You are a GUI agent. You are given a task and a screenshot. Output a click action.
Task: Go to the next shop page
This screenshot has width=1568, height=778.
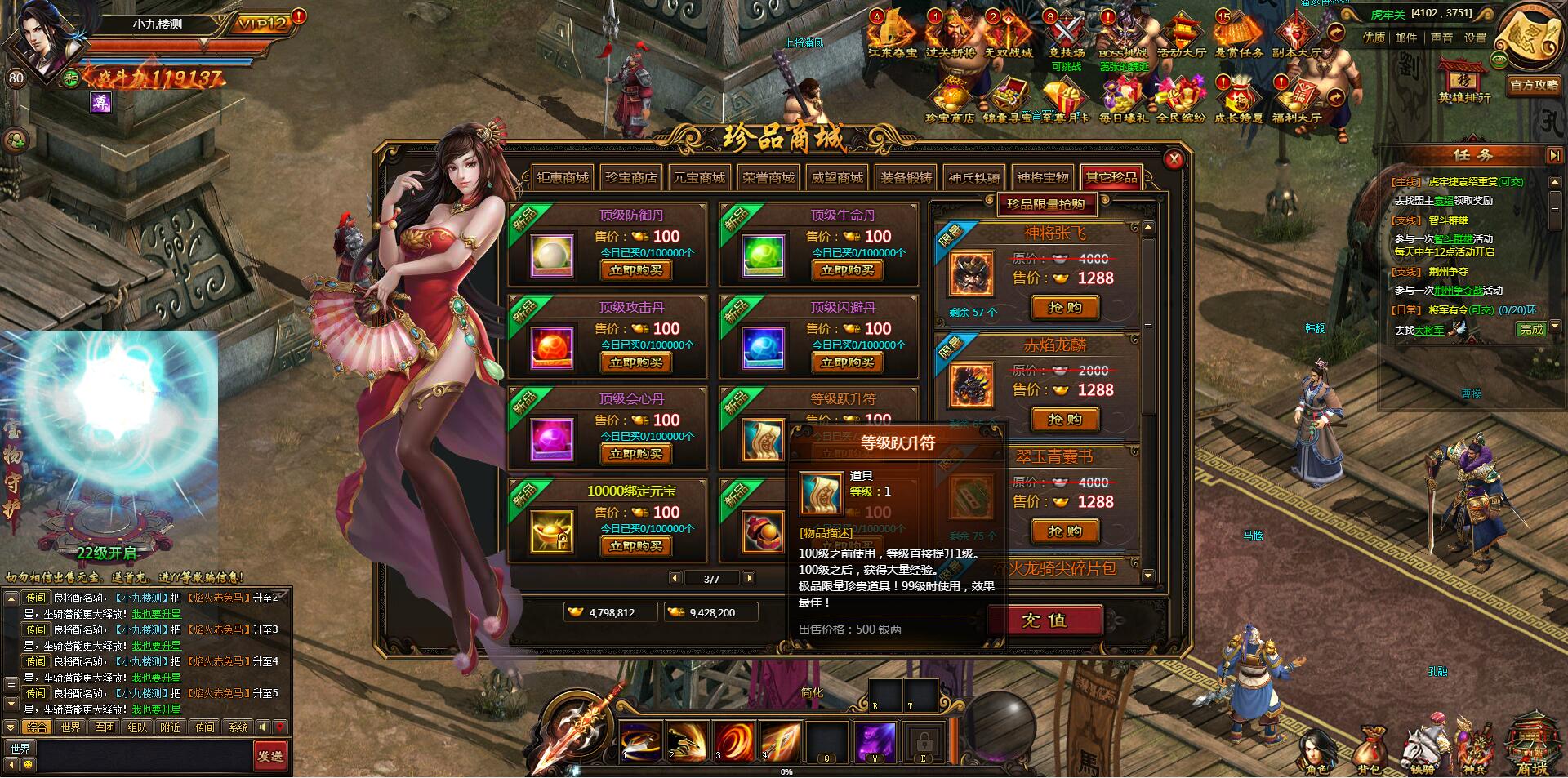[x=748, y=578]
